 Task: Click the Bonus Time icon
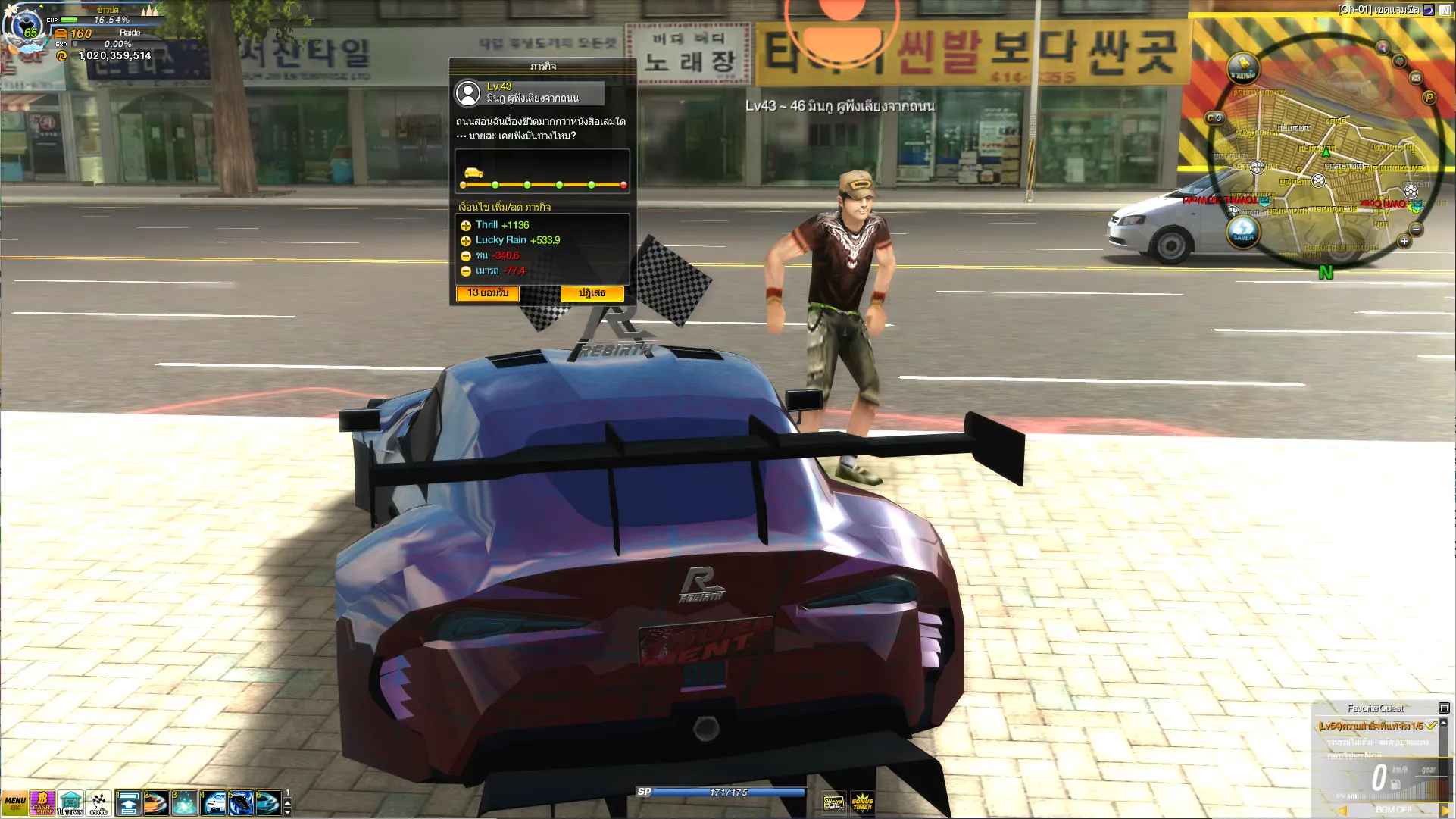(862, 802)
